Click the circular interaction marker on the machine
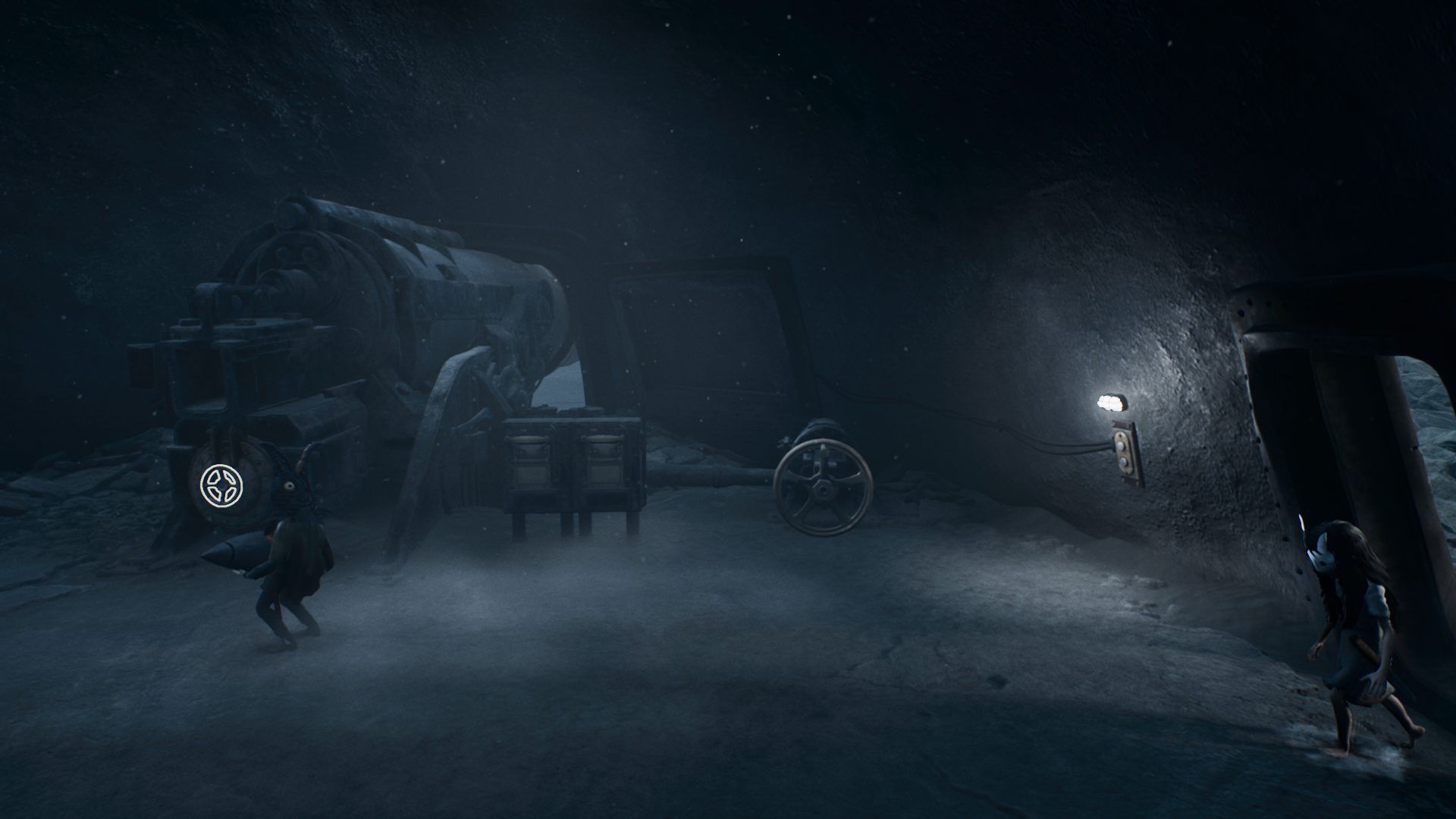The image size is (1456, 819). click(223, 485)
